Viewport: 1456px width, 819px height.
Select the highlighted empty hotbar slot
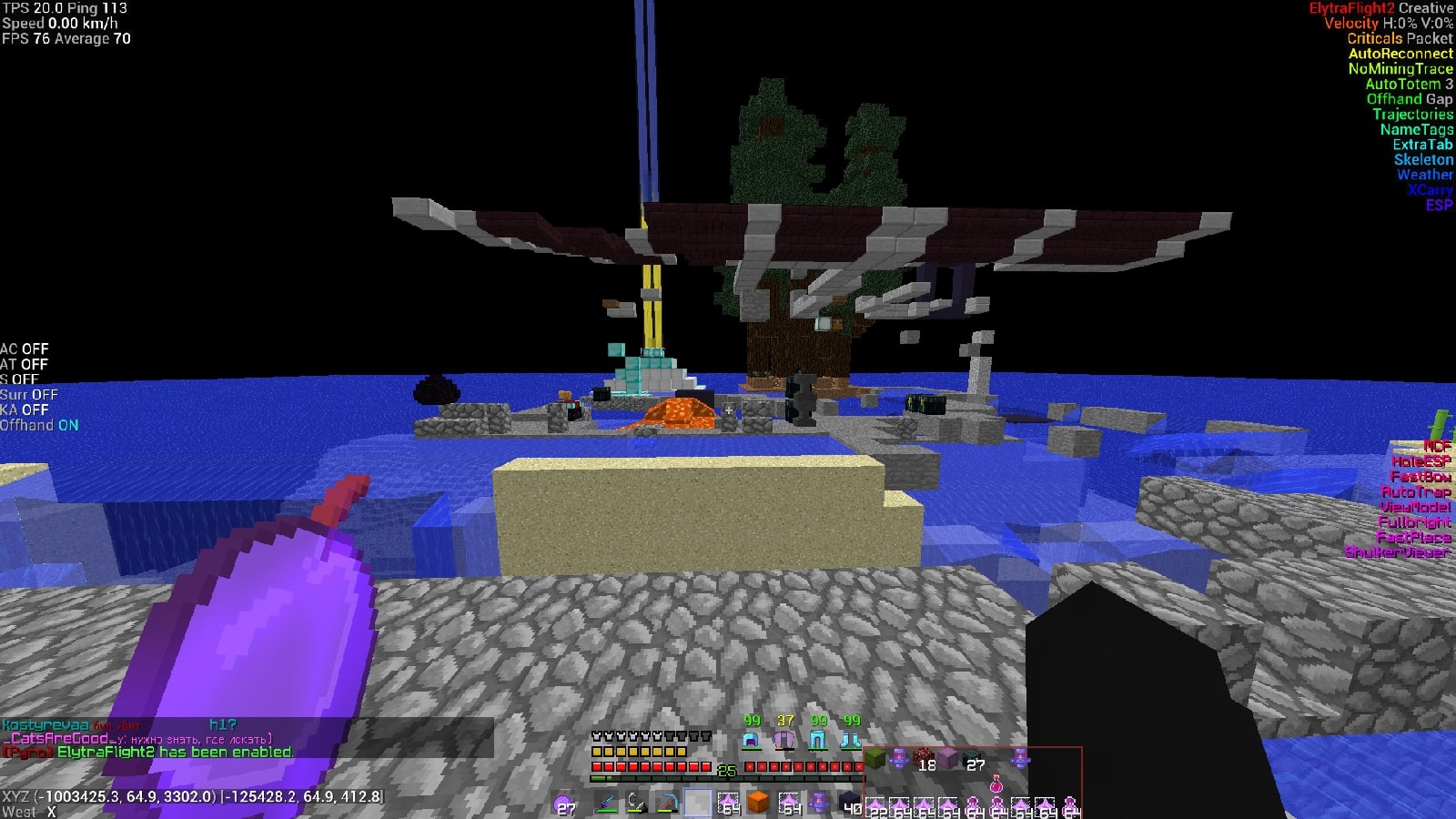(x=698, y=803)
